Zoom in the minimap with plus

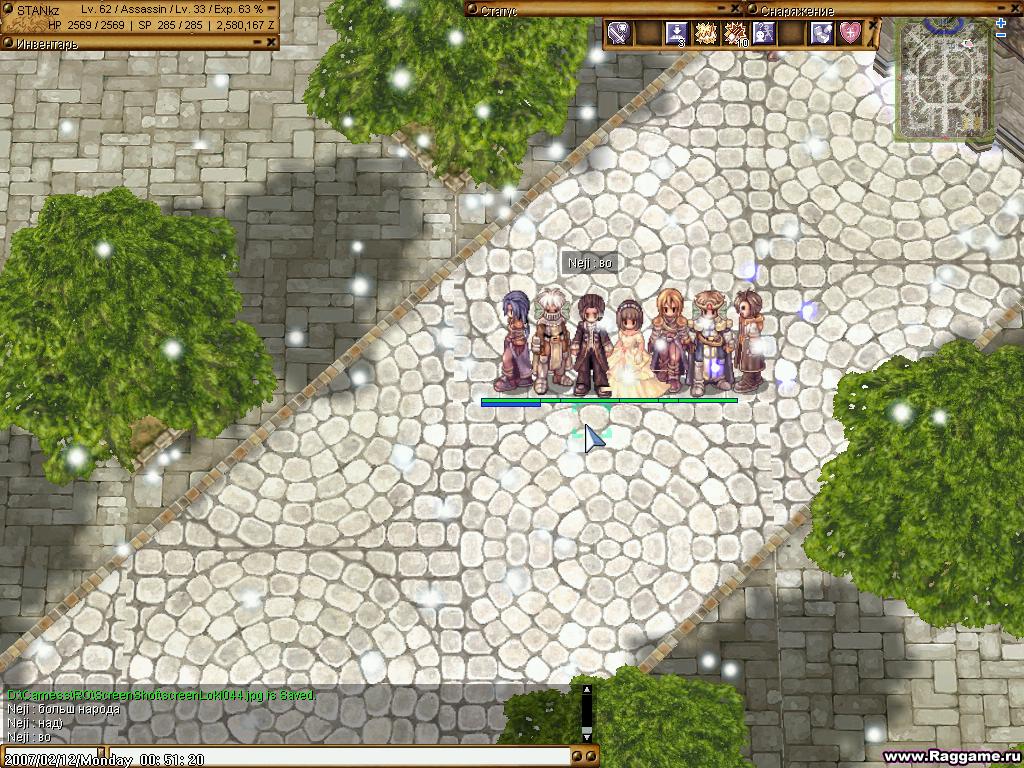(x=1001, y=22)
